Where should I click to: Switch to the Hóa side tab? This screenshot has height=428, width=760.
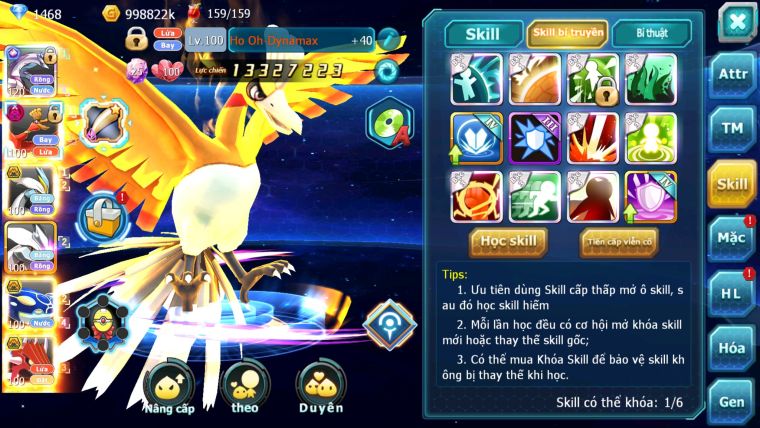(731, 347)
